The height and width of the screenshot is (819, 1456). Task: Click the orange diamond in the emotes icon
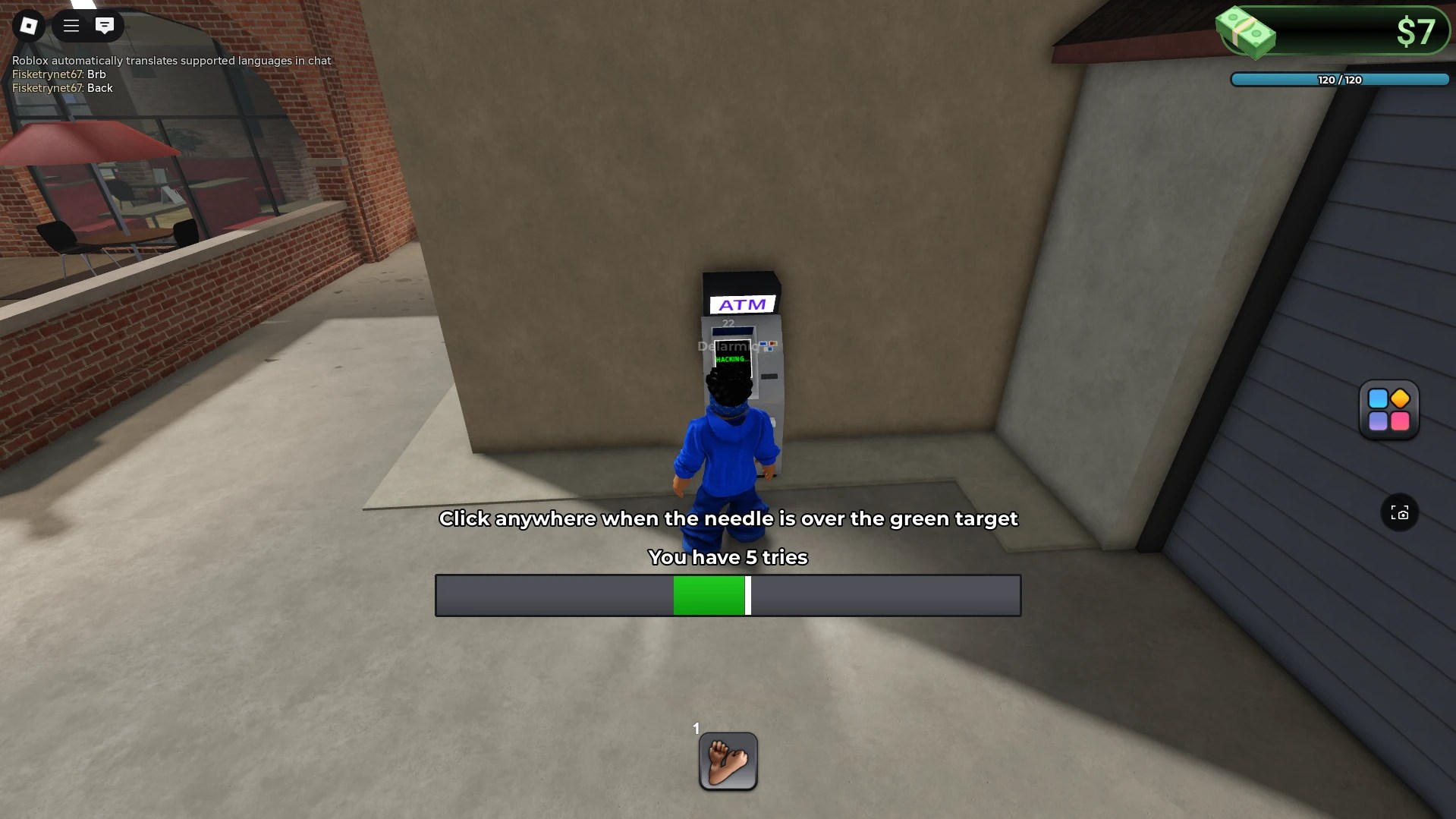coord(1400,398)
